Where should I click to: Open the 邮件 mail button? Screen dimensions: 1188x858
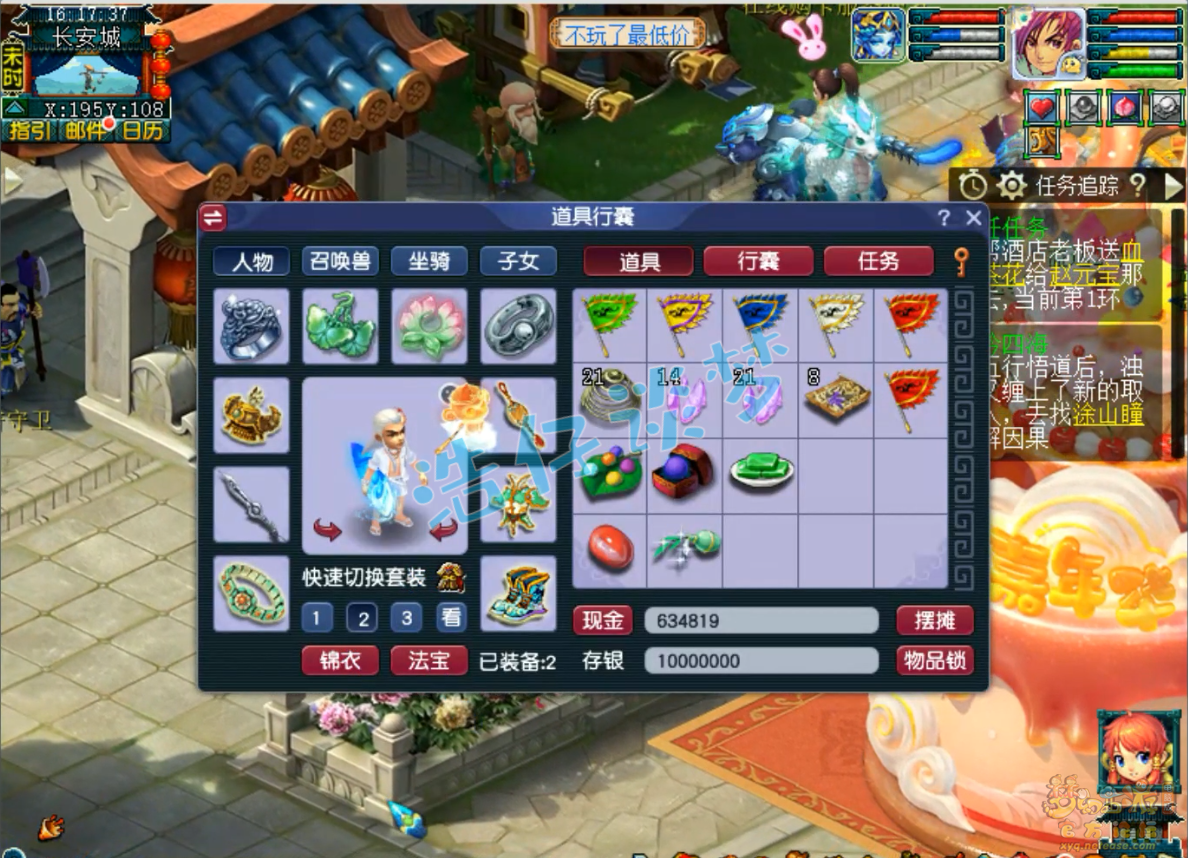86,131
